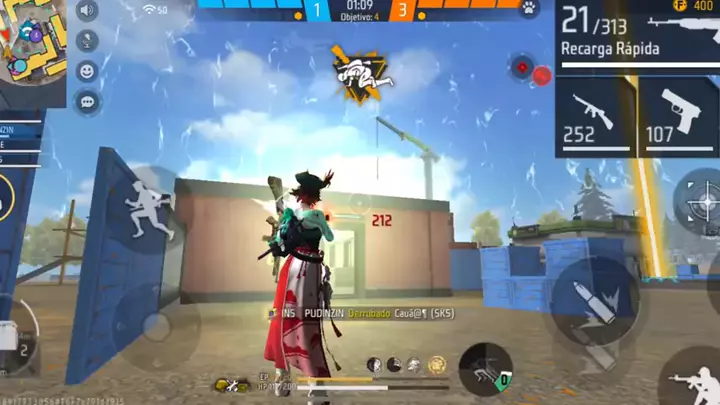Screen dimensions: 720x405
Task: Switch to the rifle with 252 ammo
Action: tap(595, 116)
